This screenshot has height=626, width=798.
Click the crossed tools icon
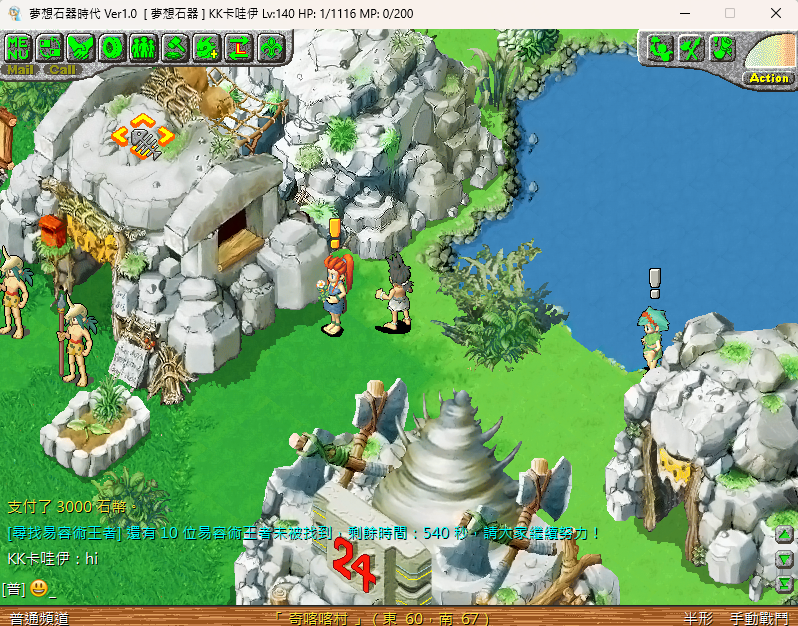tap(690, 48)
